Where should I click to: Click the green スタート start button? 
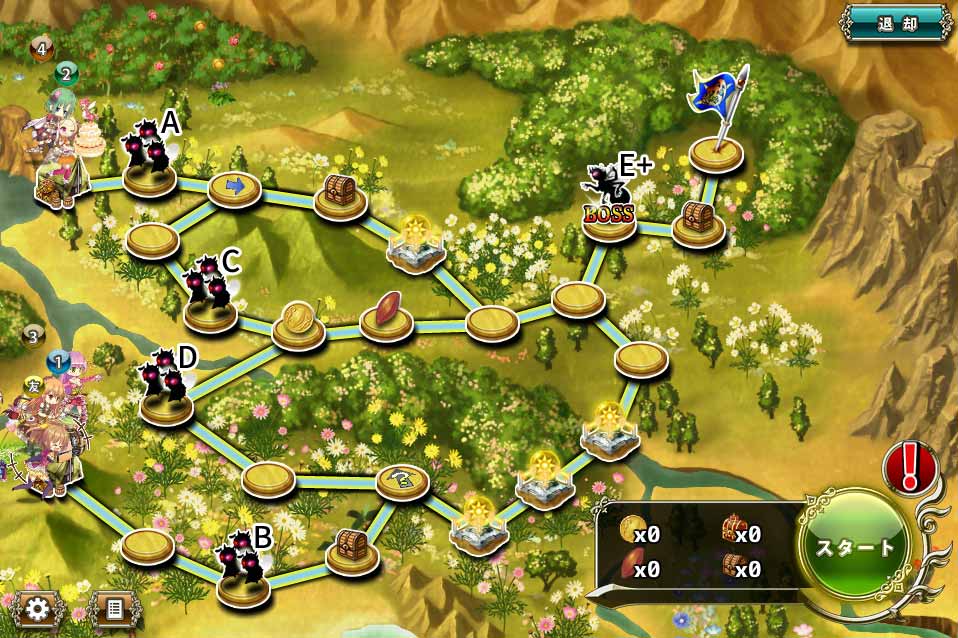pos(853,548)
